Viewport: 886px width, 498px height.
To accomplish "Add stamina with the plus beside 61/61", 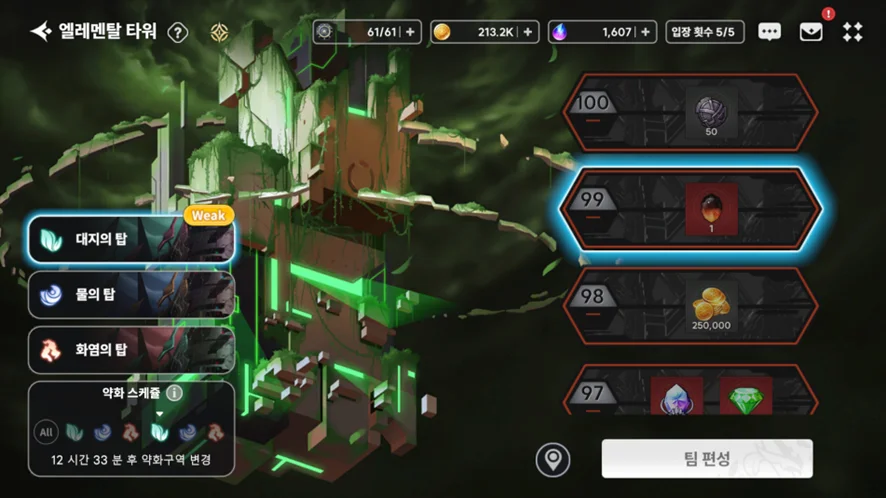I will pyautogui.click(x=412, y=32).
